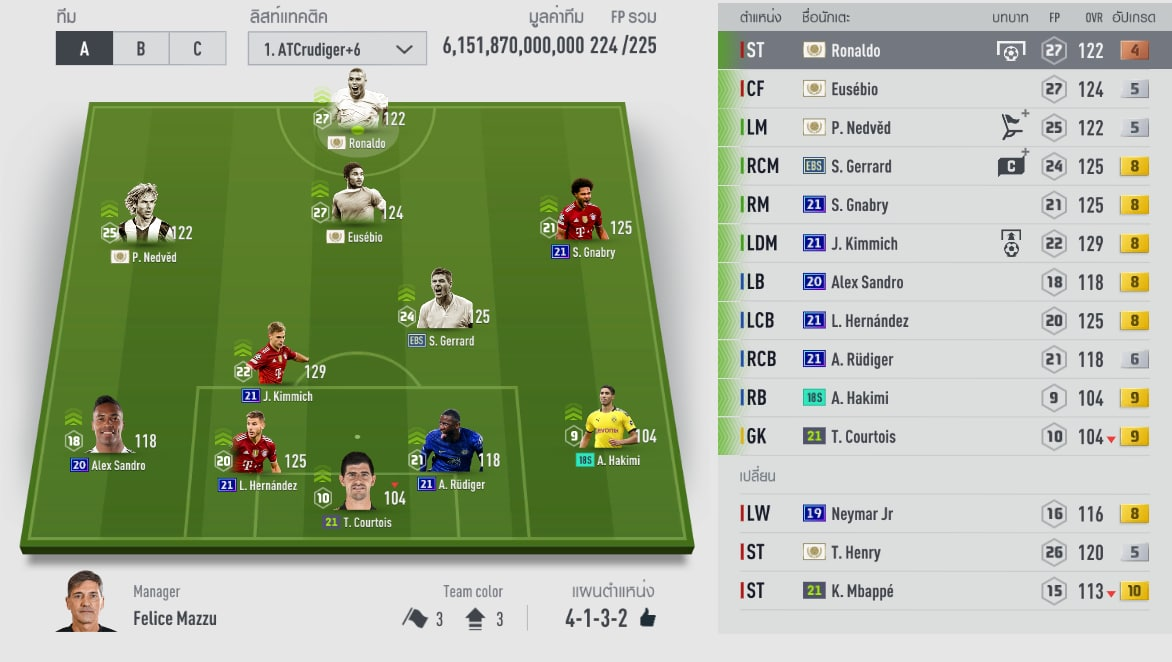Image resolution: width=1172 pixels, height=662 pixels.
Task: Pick substitute K. Mbappé row
Action: click(x=940, y=591)
